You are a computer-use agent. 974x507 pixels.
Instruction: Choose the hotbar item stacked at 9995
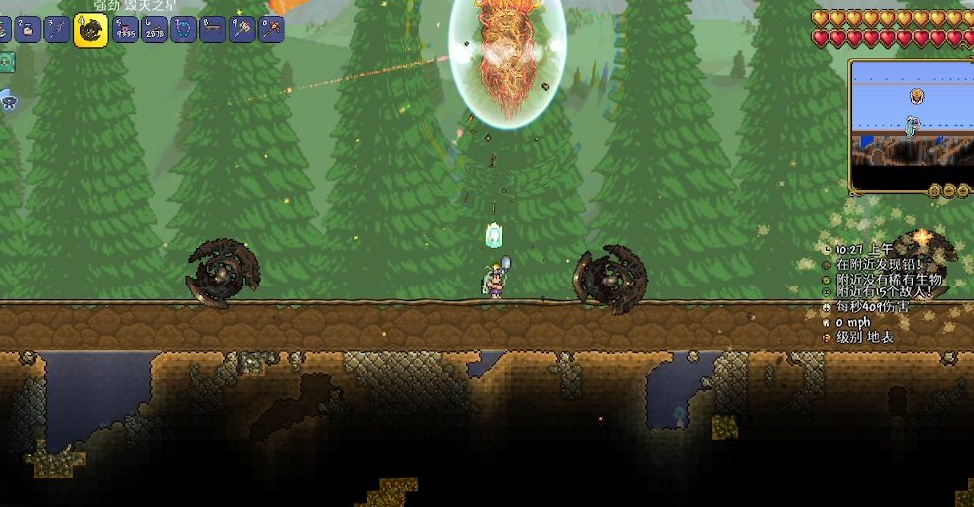[x=125, y=30]
